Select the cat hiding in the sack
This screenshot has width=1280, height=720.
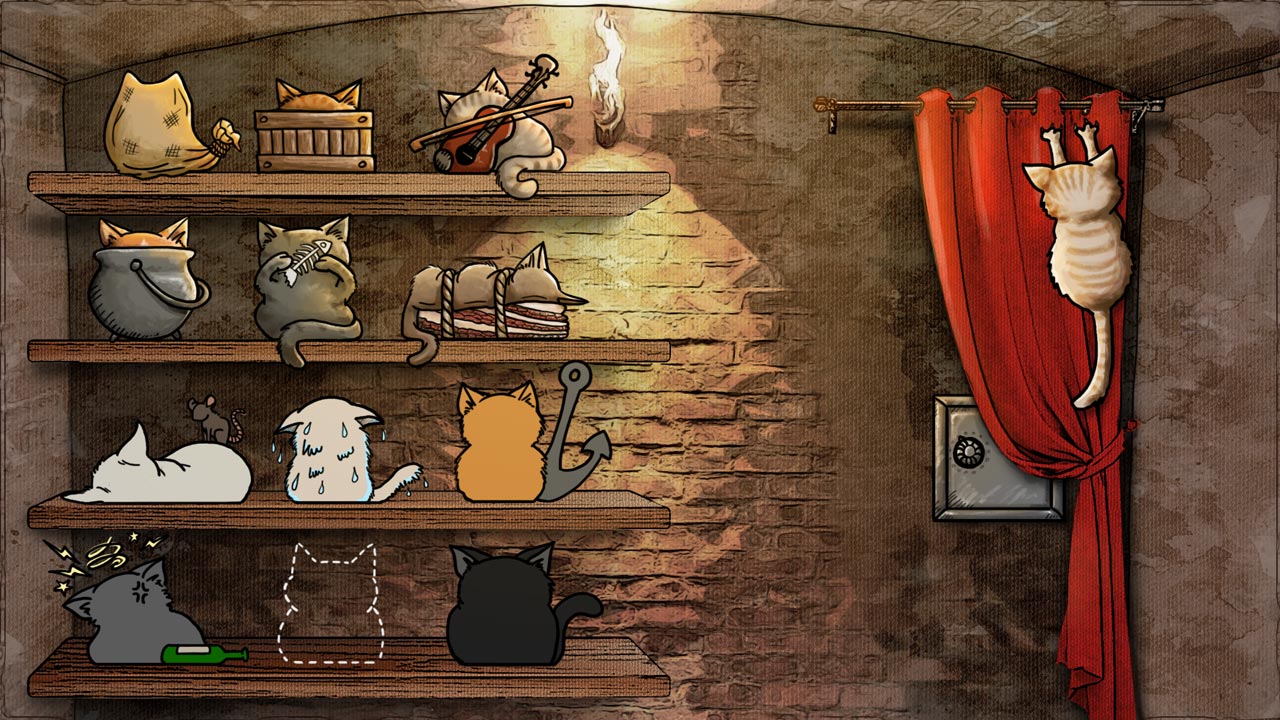click(x=160, y=127)
